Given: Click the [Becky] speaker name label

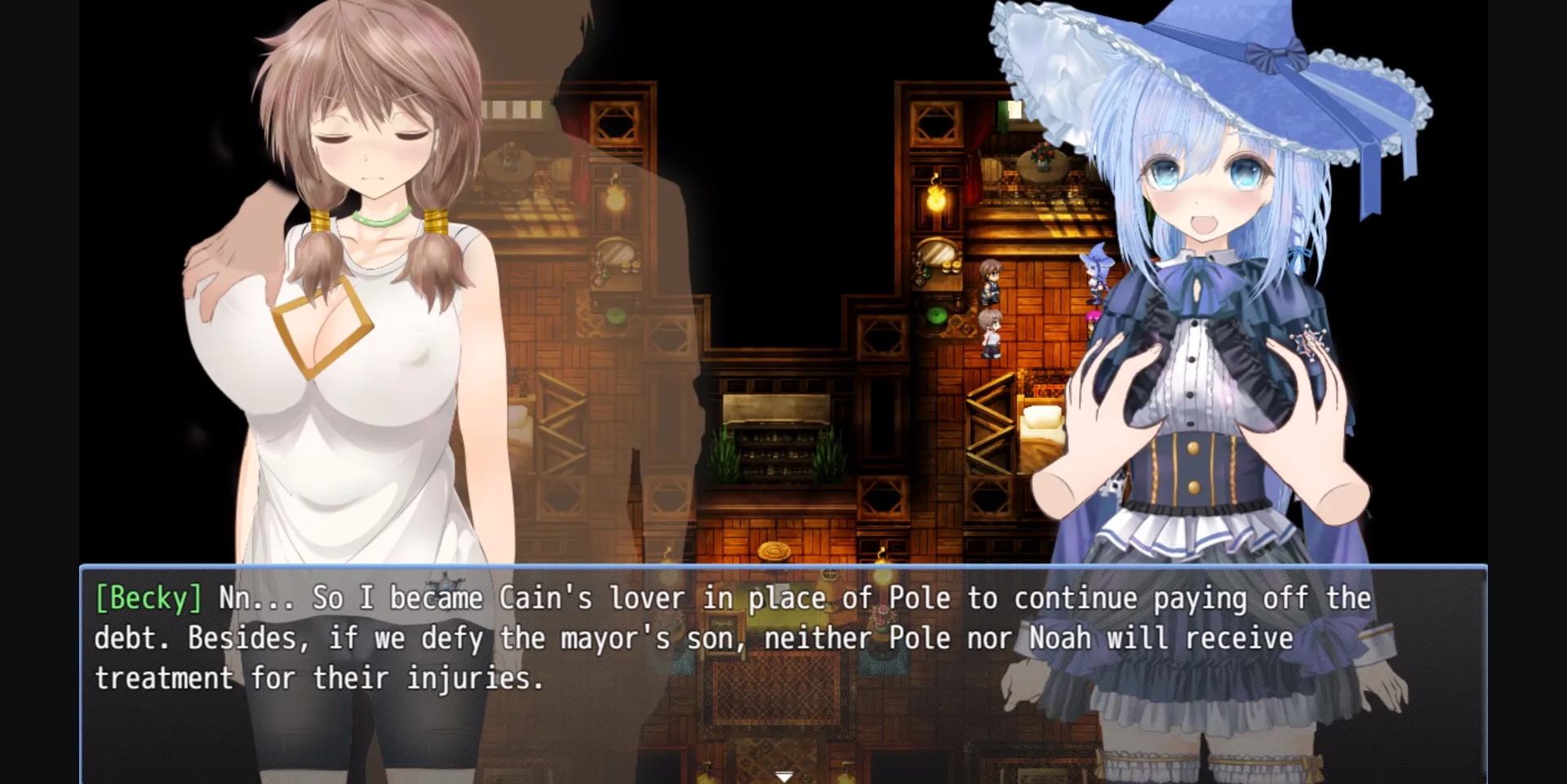Looking at the screenshot, I should pos(147,597).
